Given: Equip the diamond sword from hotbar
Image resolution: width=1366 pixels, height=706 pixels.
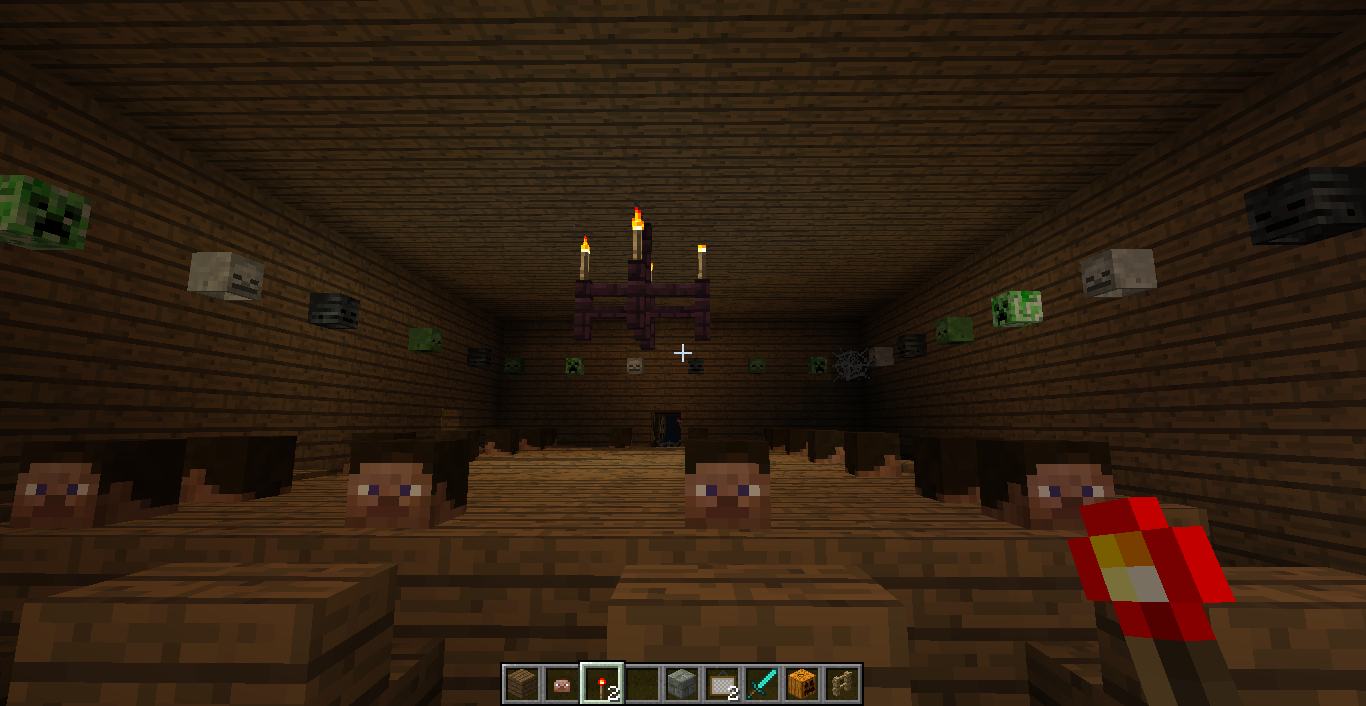Looking at the screenshot, I should pos(761,684).
